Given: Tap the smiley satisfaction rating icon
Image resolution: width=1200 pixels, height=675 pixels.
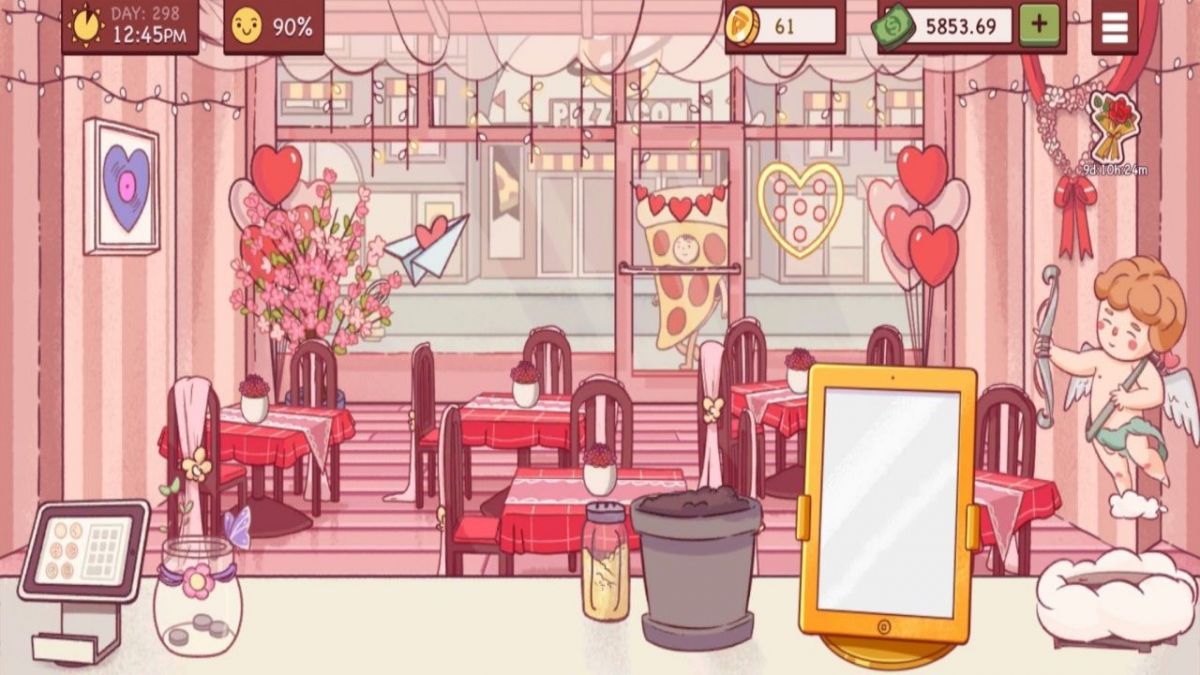Looking at the screenshot, I should pos(245,27).
